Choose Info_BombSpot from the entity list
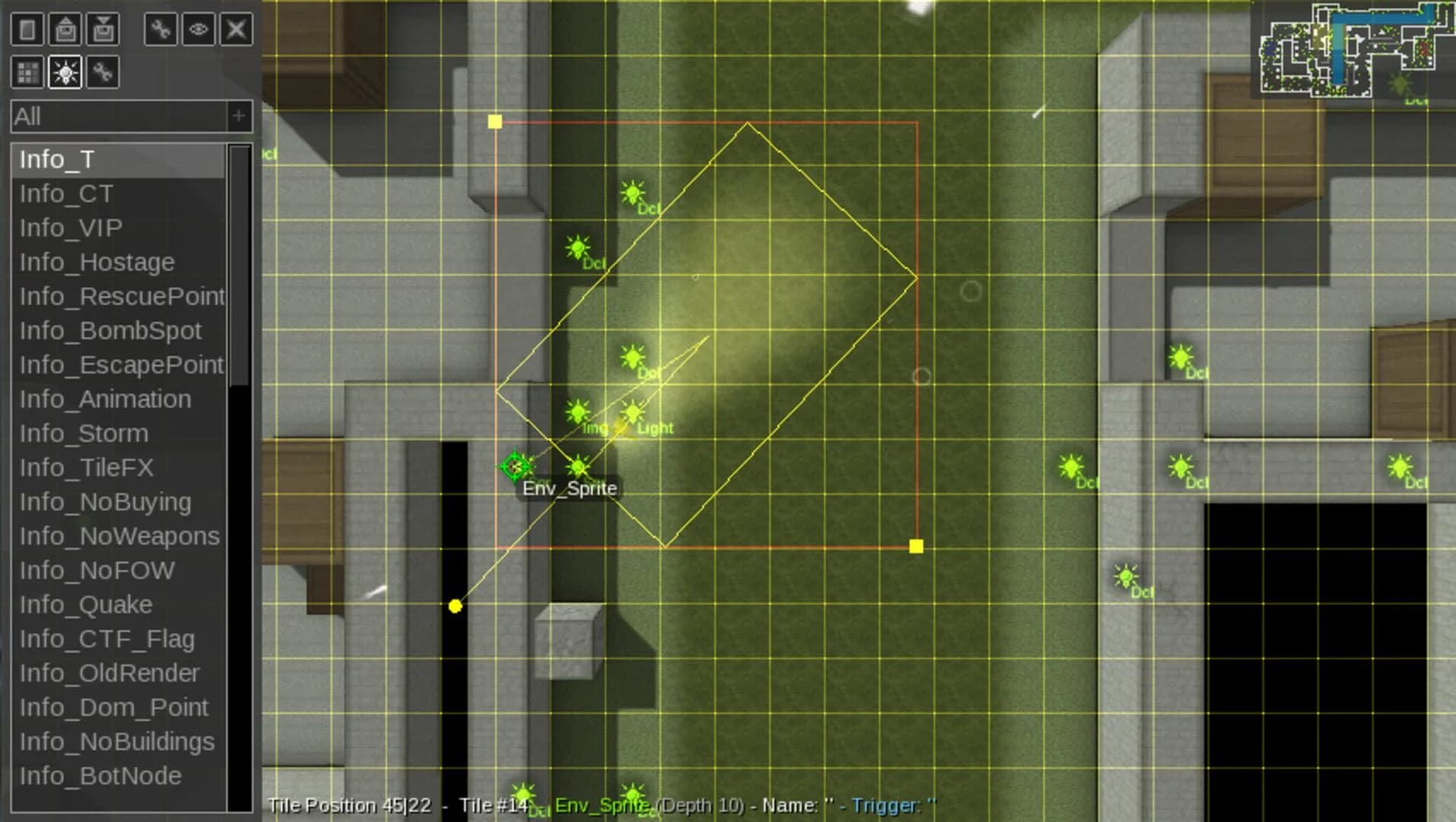Screen dimensions: 1456x822 [x=111, y=330]
